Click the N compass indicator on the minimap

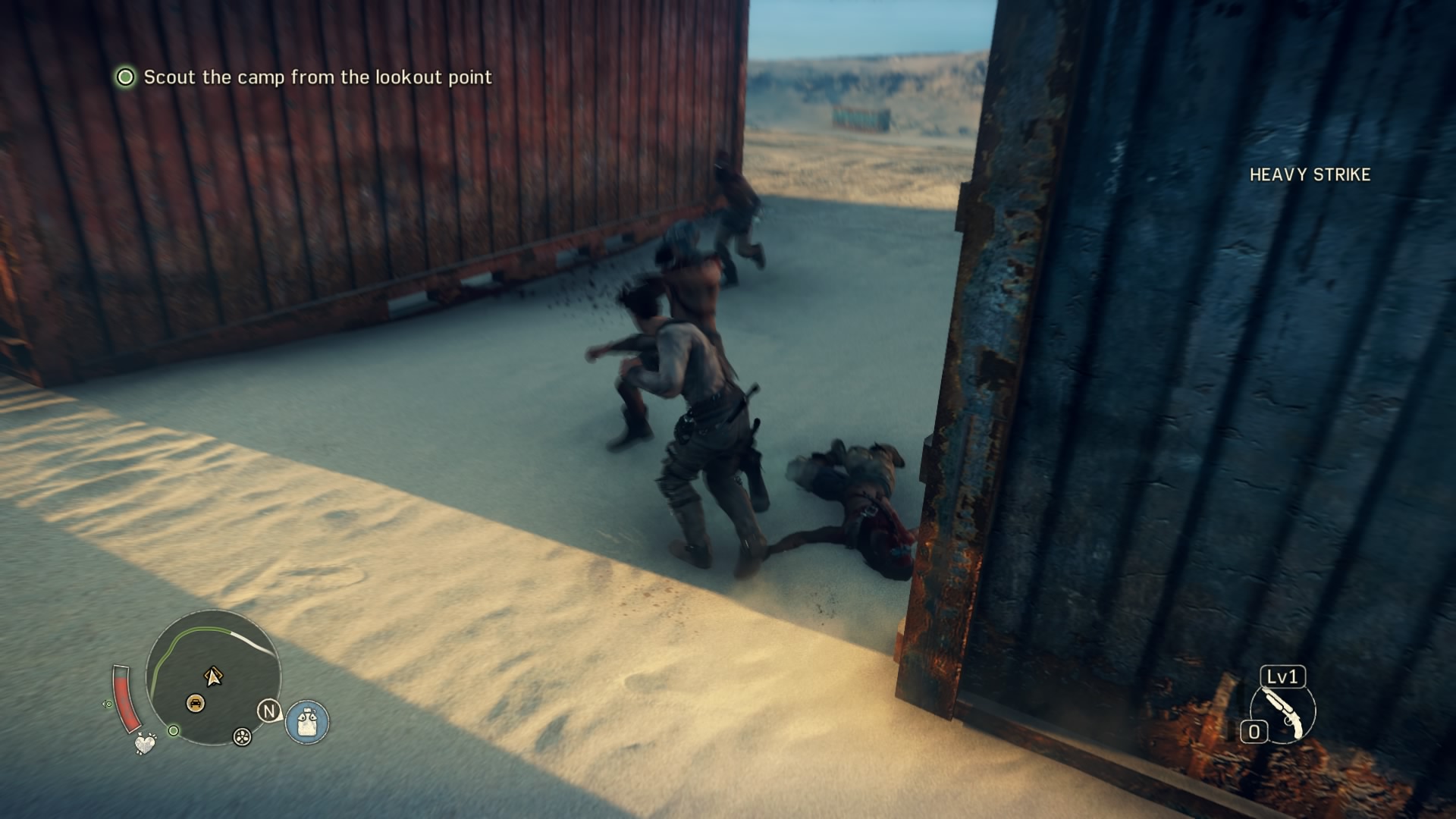269,711
